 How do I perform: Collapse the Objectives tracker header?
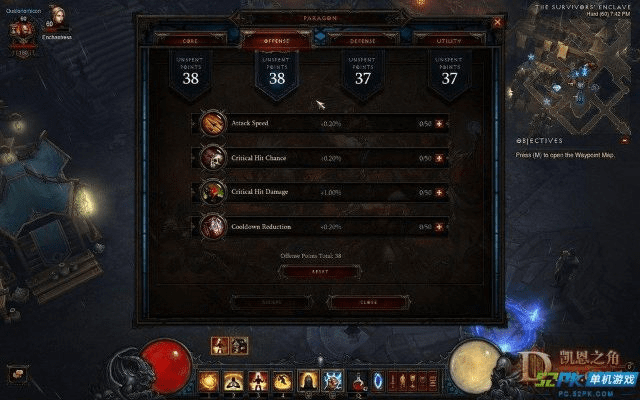[540, 141]
